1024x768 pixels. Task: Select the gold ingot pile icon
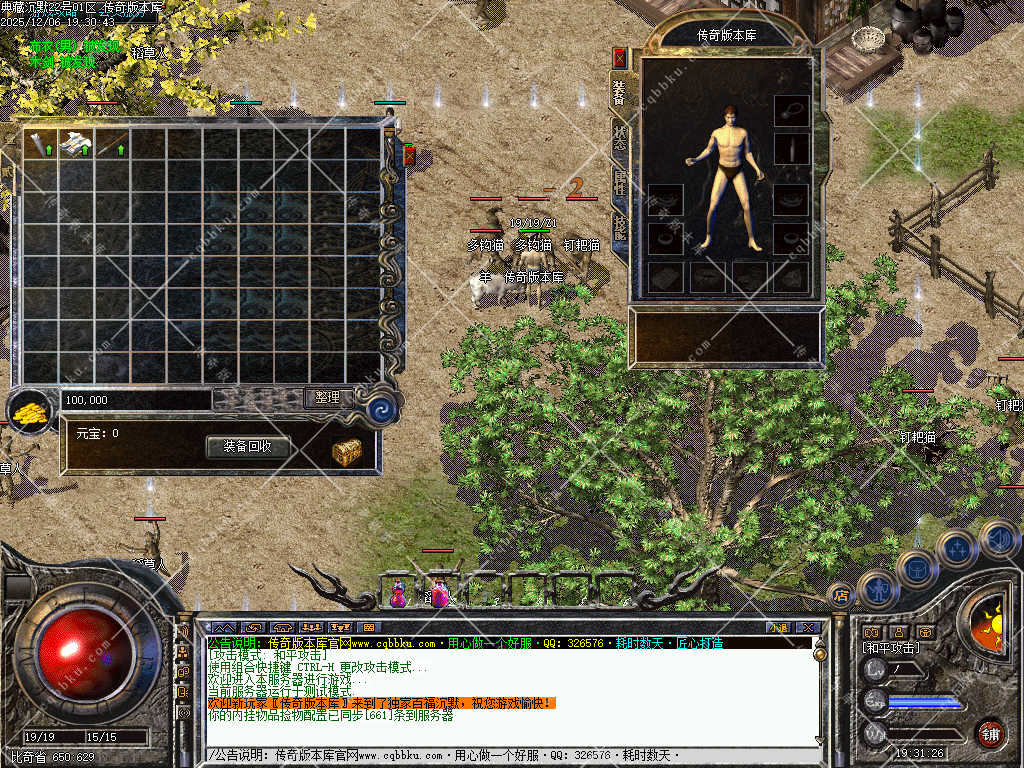pos(30,411)
